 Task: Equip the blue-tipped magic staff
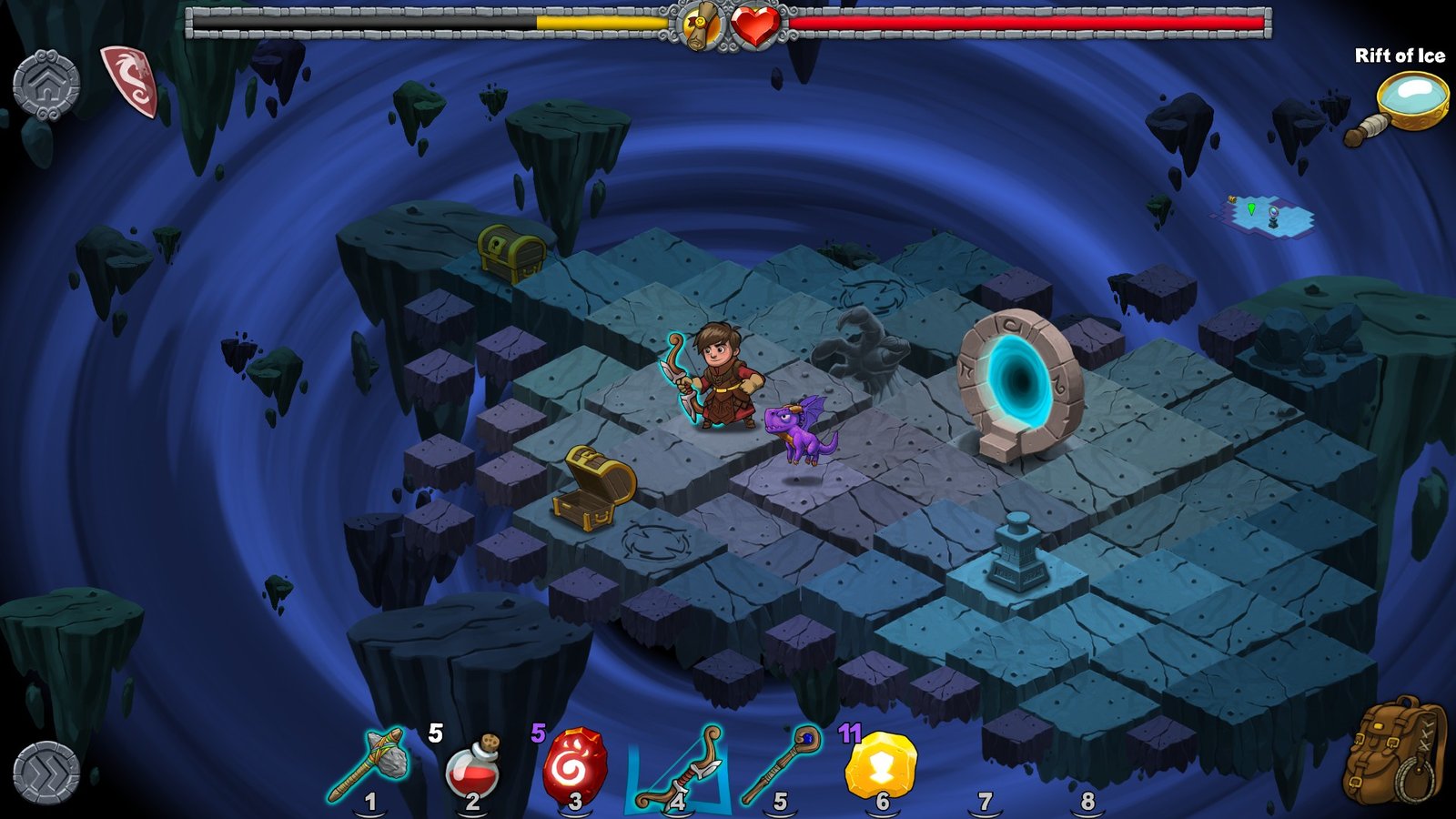(780, 764)
